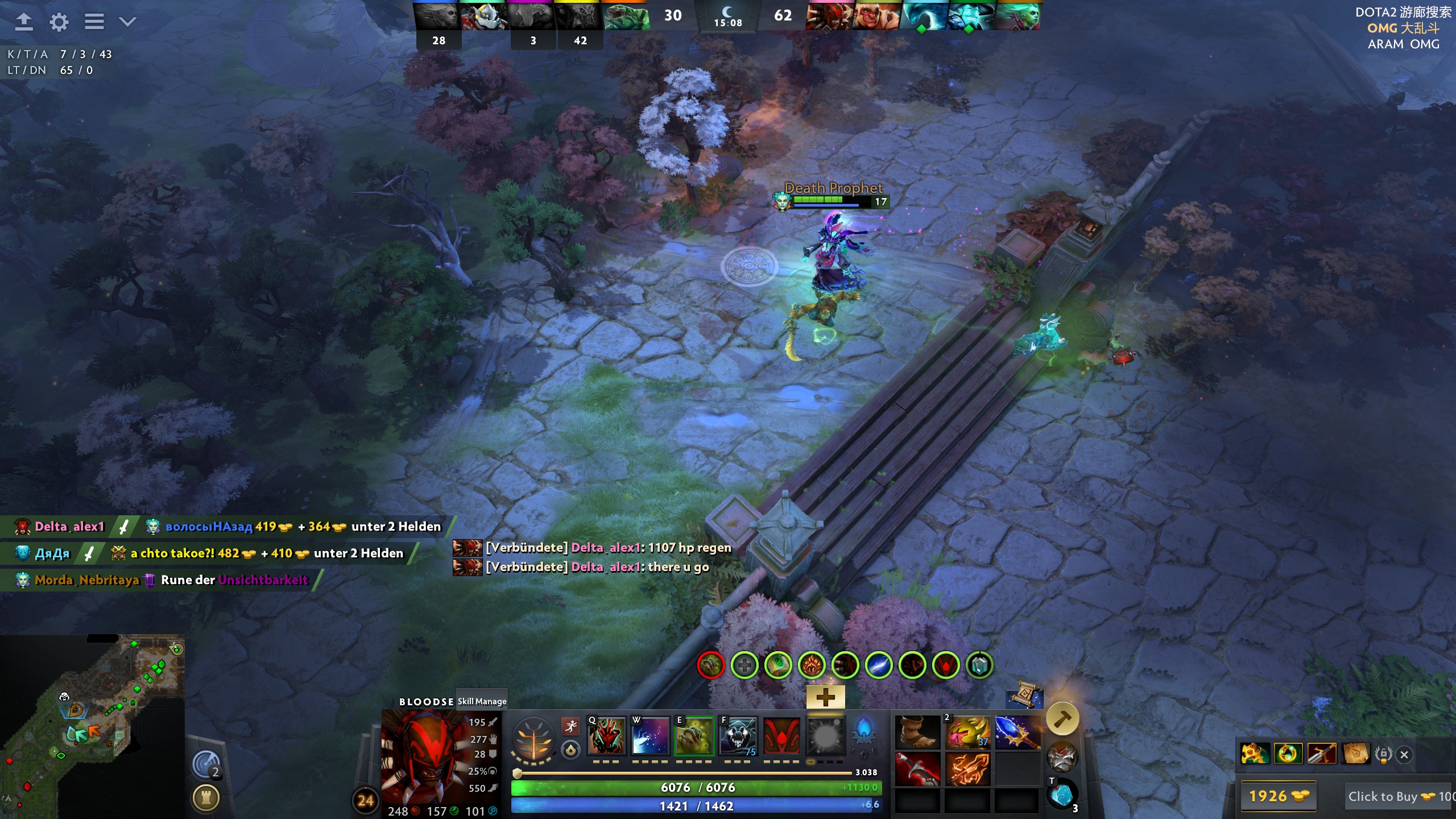The height and width of the screenshot is (819, 1456).
Task: Open the gear settings menu
Action: coord(59,22)
